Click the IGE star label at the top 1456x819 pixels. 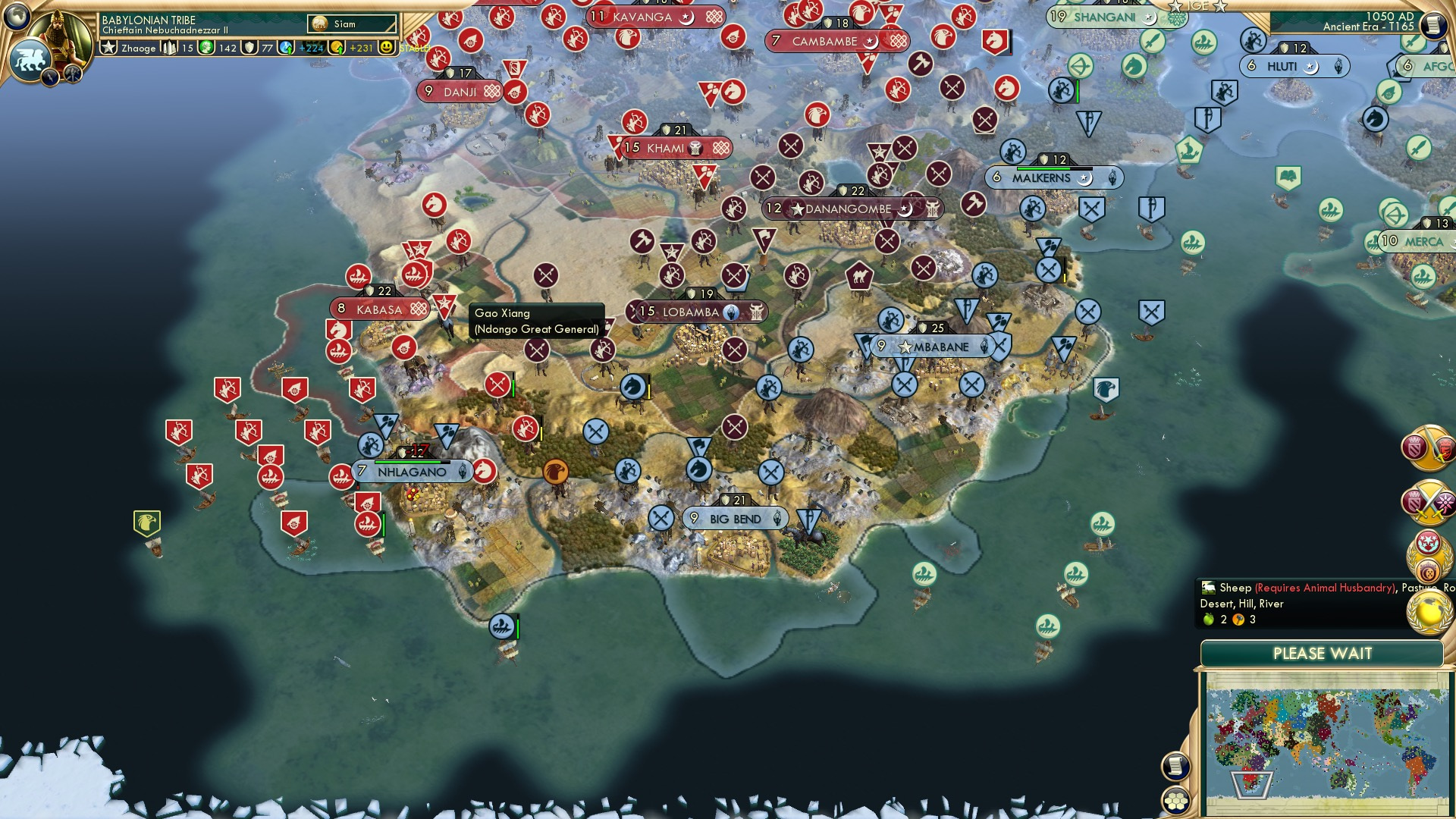[x=1197, y=6]
